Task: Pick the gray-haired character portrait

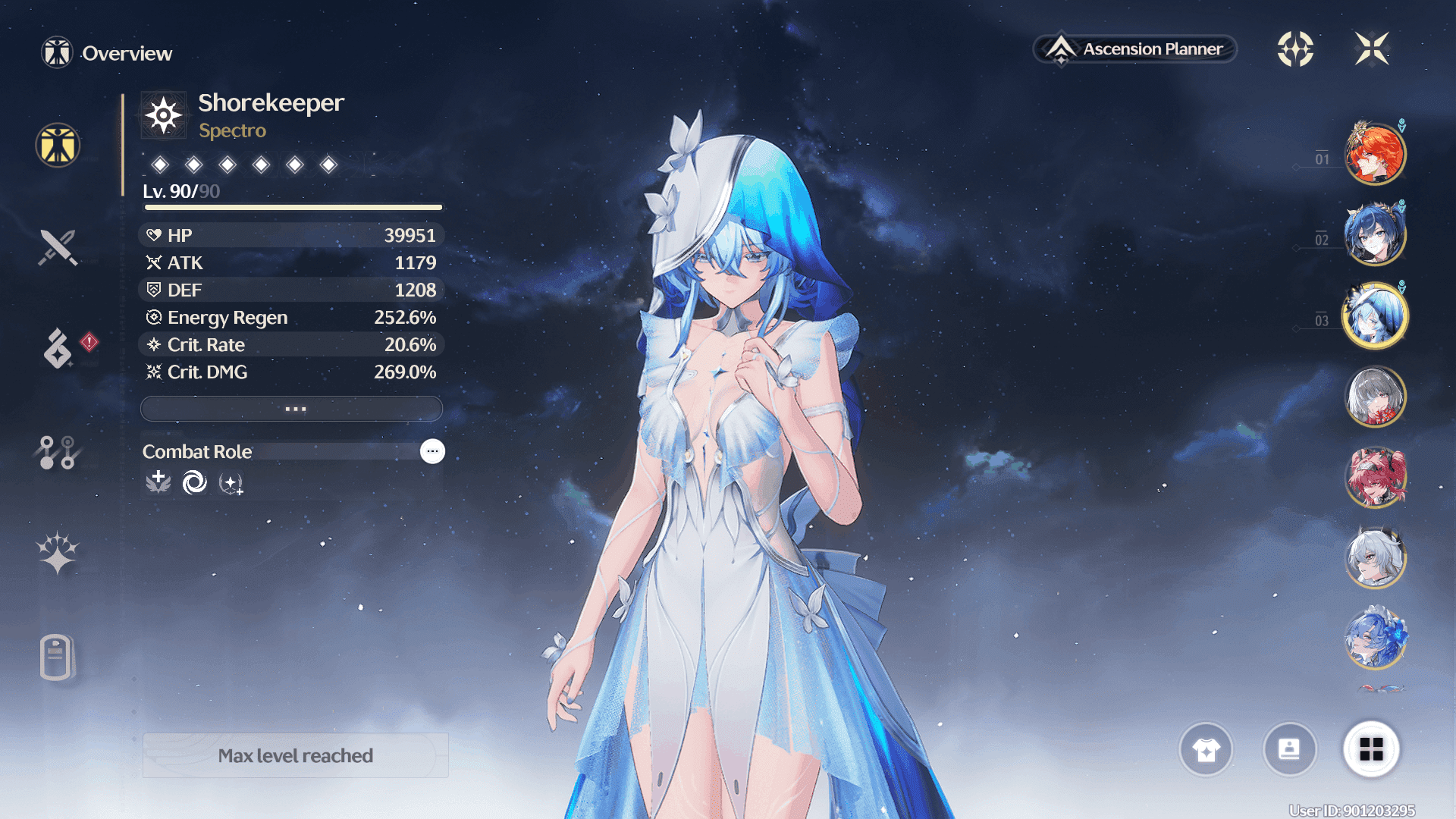Action: point(1375,397)
